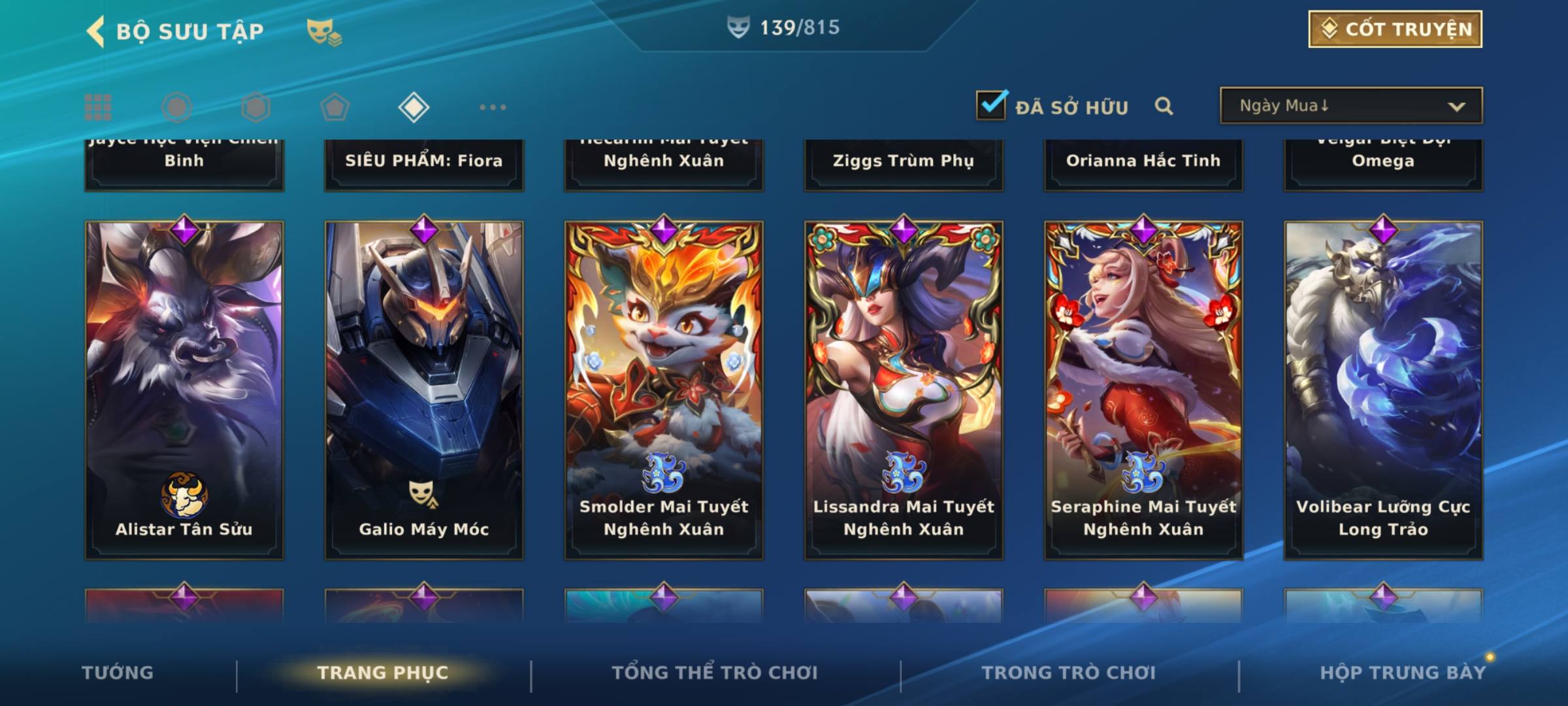Image resolution: width=1568 pixels, height=706 pixels.
Task: Go back from Bộ Sưu Tập
Action: (95, 31)
